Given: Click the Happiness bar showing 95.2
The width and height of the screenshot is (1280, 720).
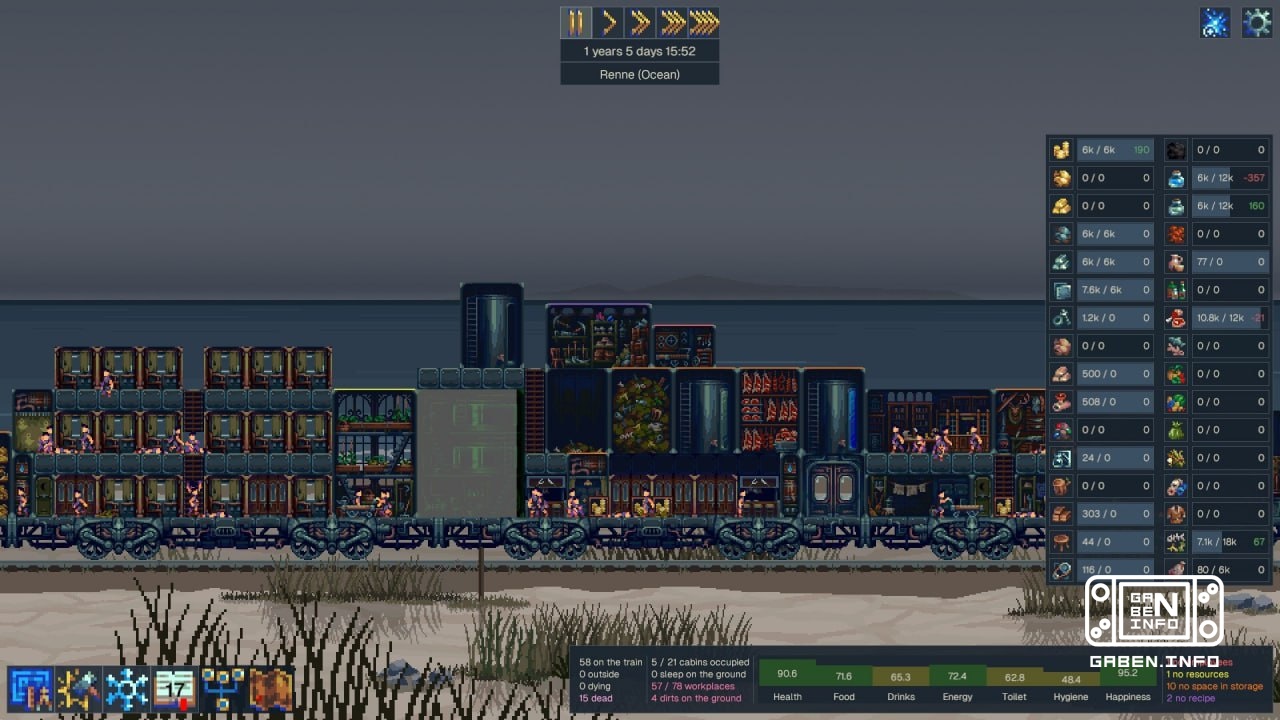Looking at the screenshot, I should pos(1128,675).
